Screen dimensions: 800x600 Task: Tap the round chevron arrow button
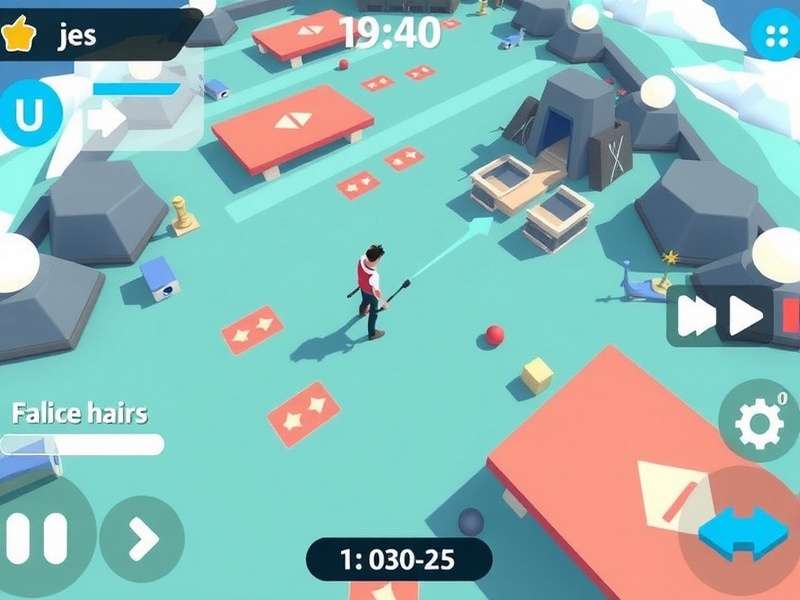point(142,539)
